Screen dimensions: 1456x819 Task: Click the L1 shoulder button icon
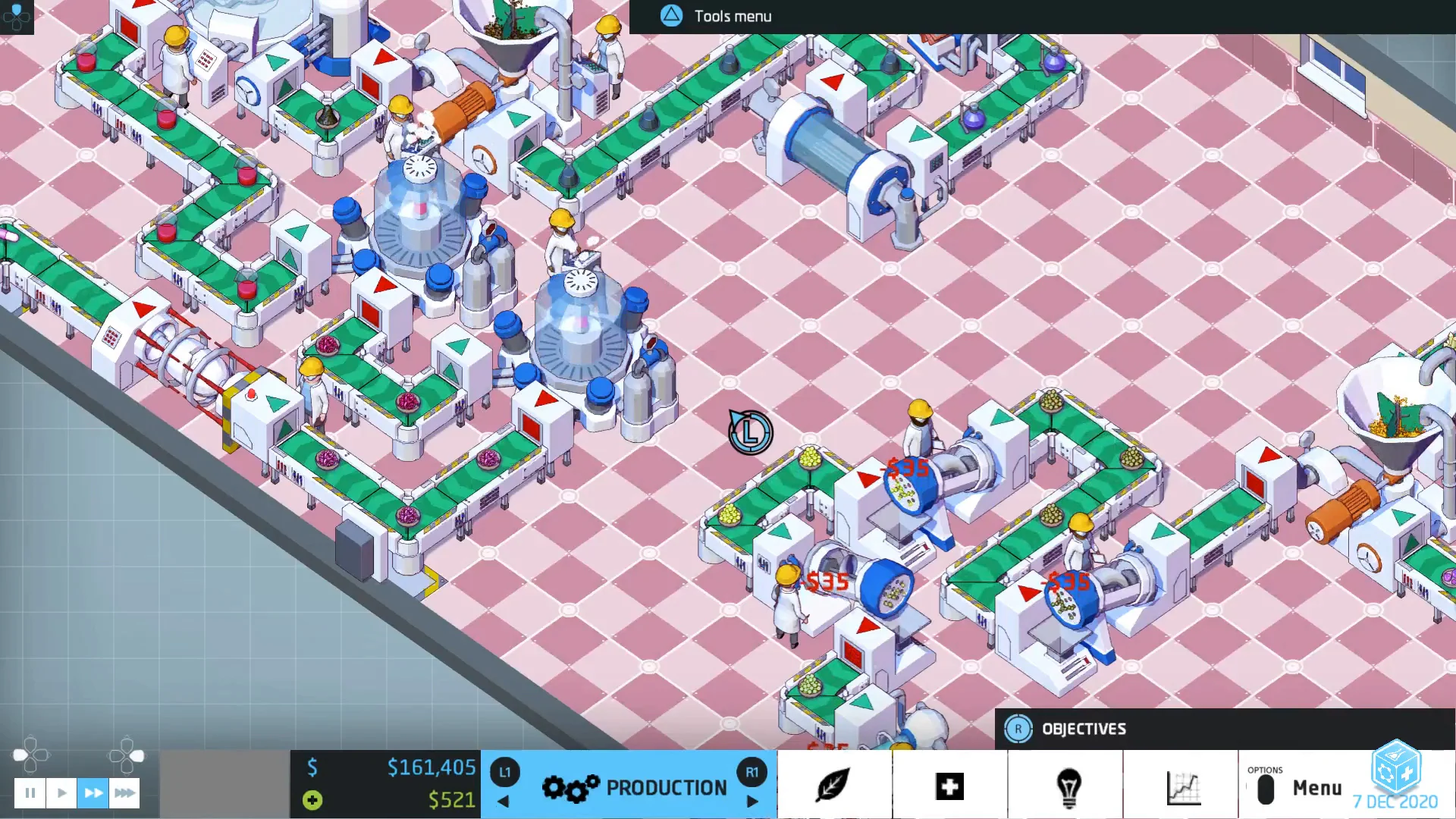pyautogui.click(x=504, y=772)
